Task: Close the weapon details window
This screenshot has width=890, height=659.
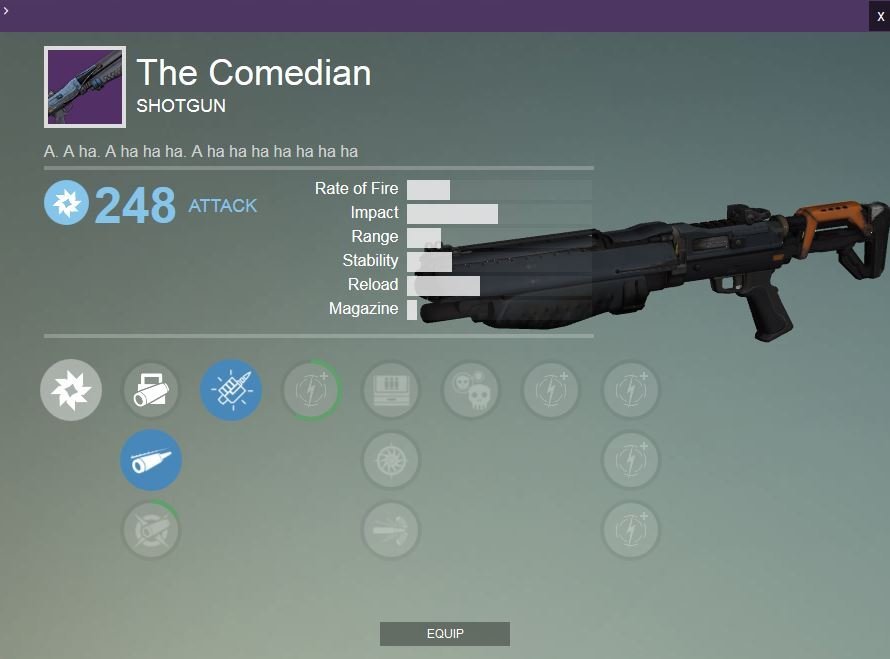Action: [880, 16]
